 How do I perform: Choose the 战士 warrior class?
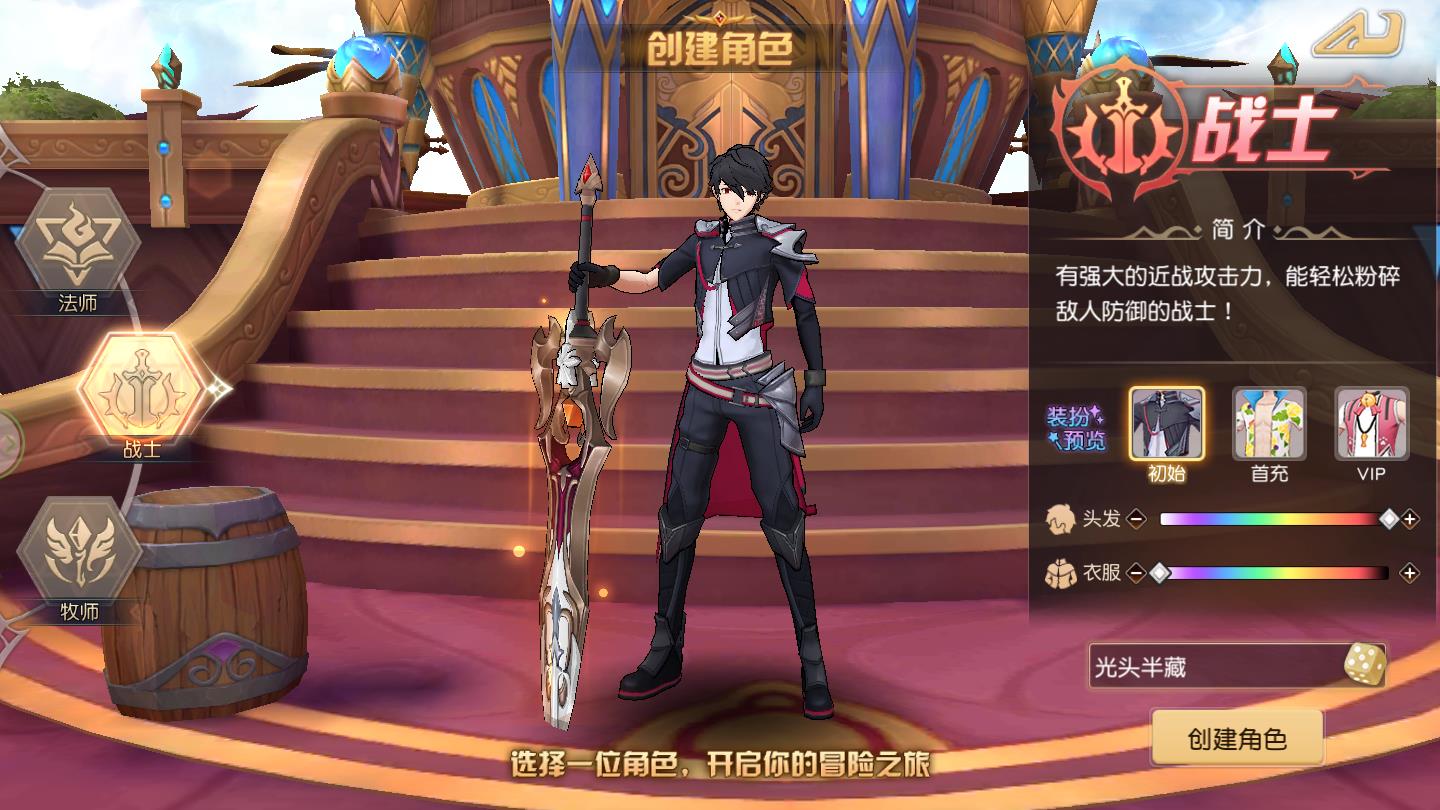[x=140, y=387]
